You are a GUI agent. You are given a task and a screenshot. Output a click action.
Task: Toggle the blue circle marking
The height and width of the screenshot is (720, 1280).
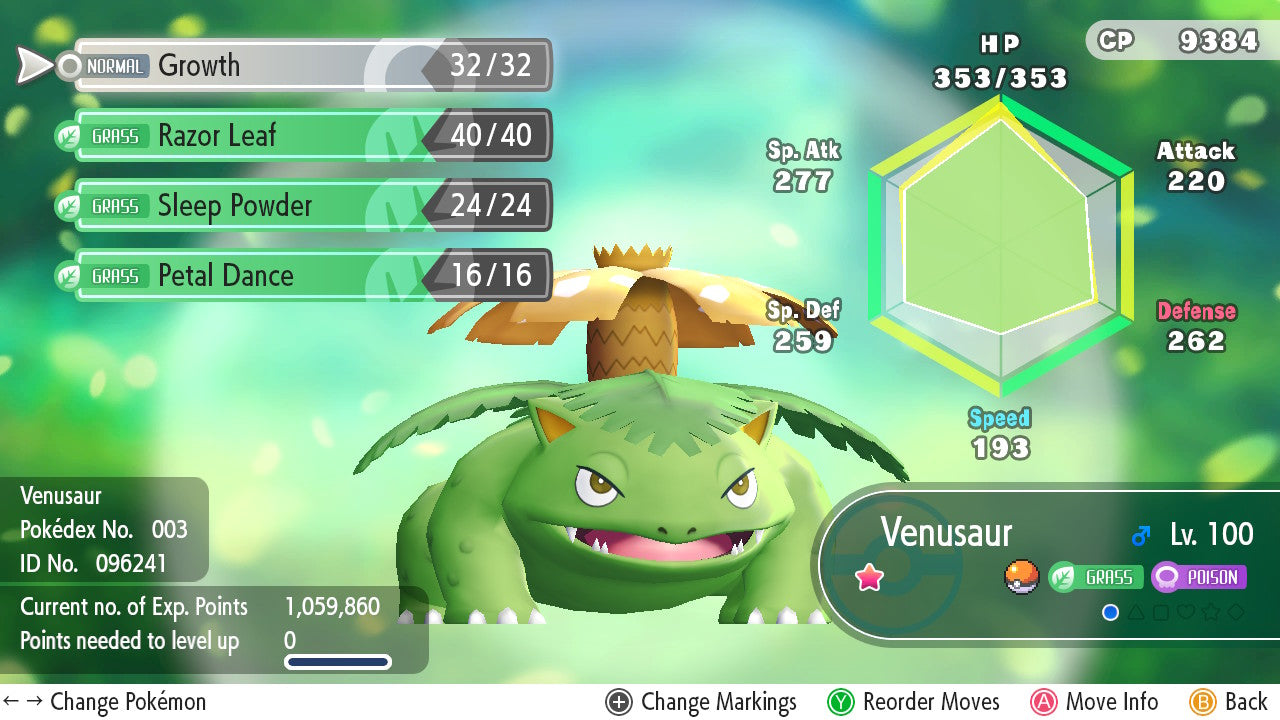[1110, 612]
